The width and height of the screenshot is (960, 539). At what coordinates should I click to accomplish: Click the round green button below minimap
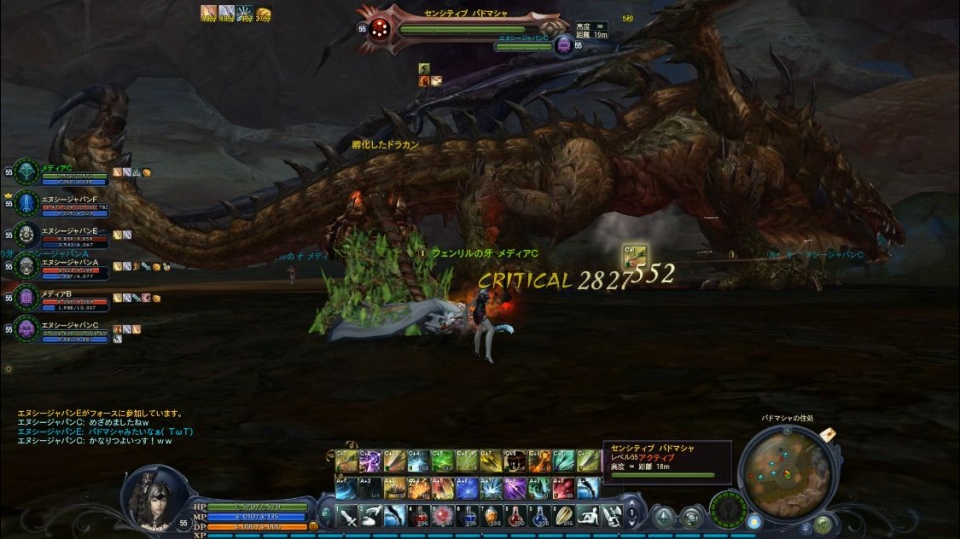click(x=822, y=524)
